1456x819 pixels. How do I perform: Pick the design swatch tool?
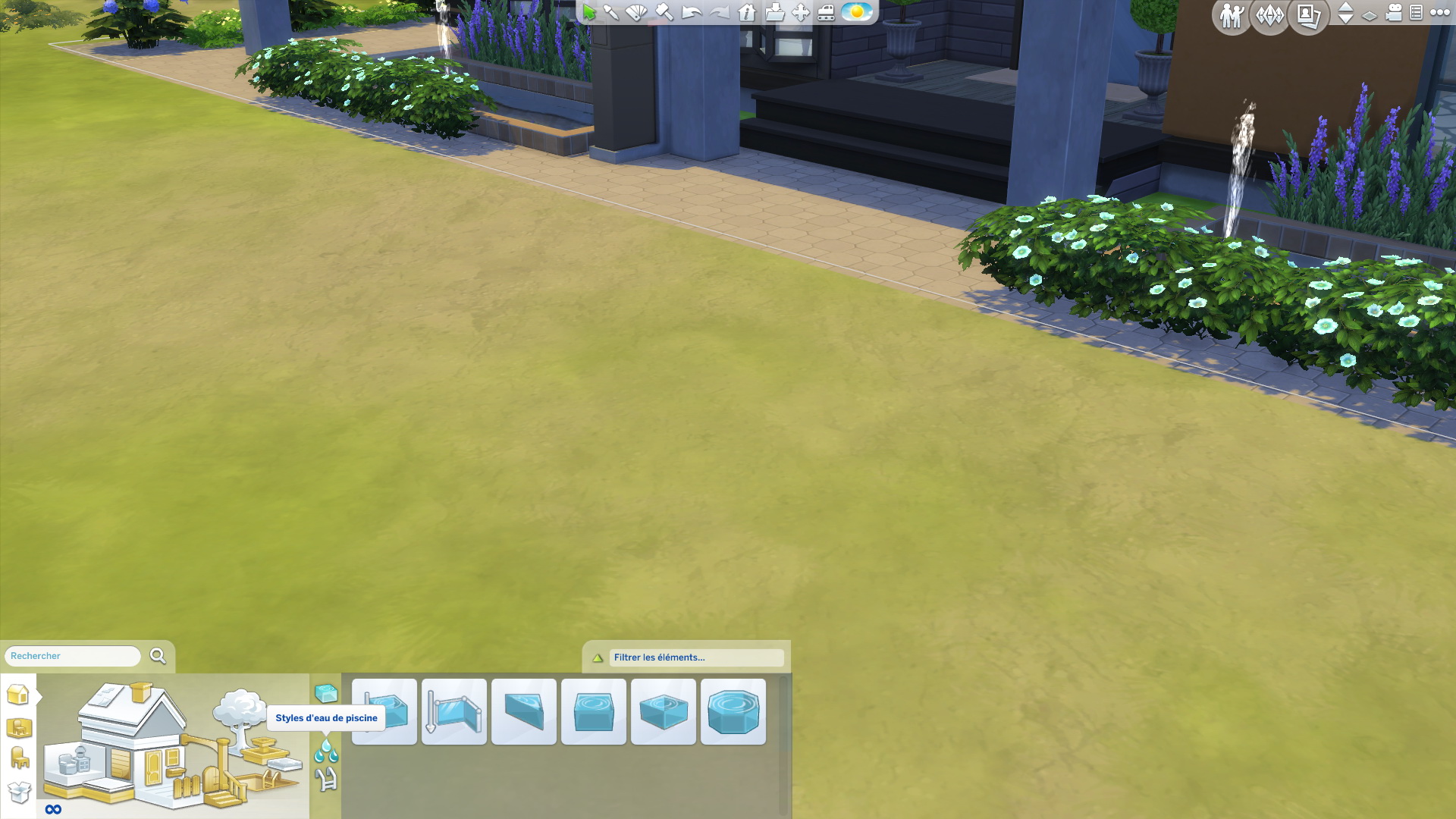pos(637,12)
